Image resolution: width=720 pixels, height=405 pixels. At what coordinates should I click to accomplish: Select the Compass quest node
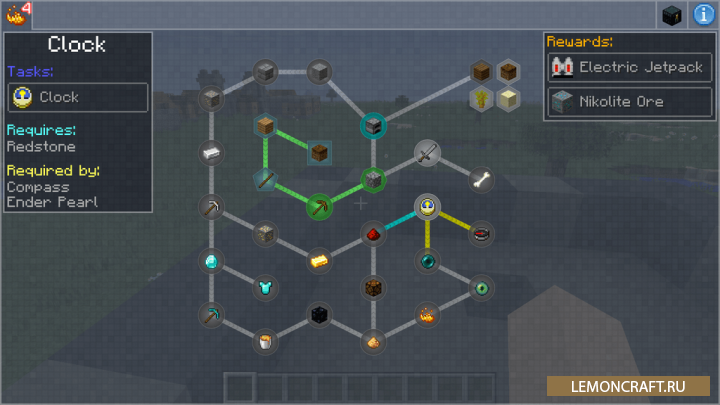(481, 234)
